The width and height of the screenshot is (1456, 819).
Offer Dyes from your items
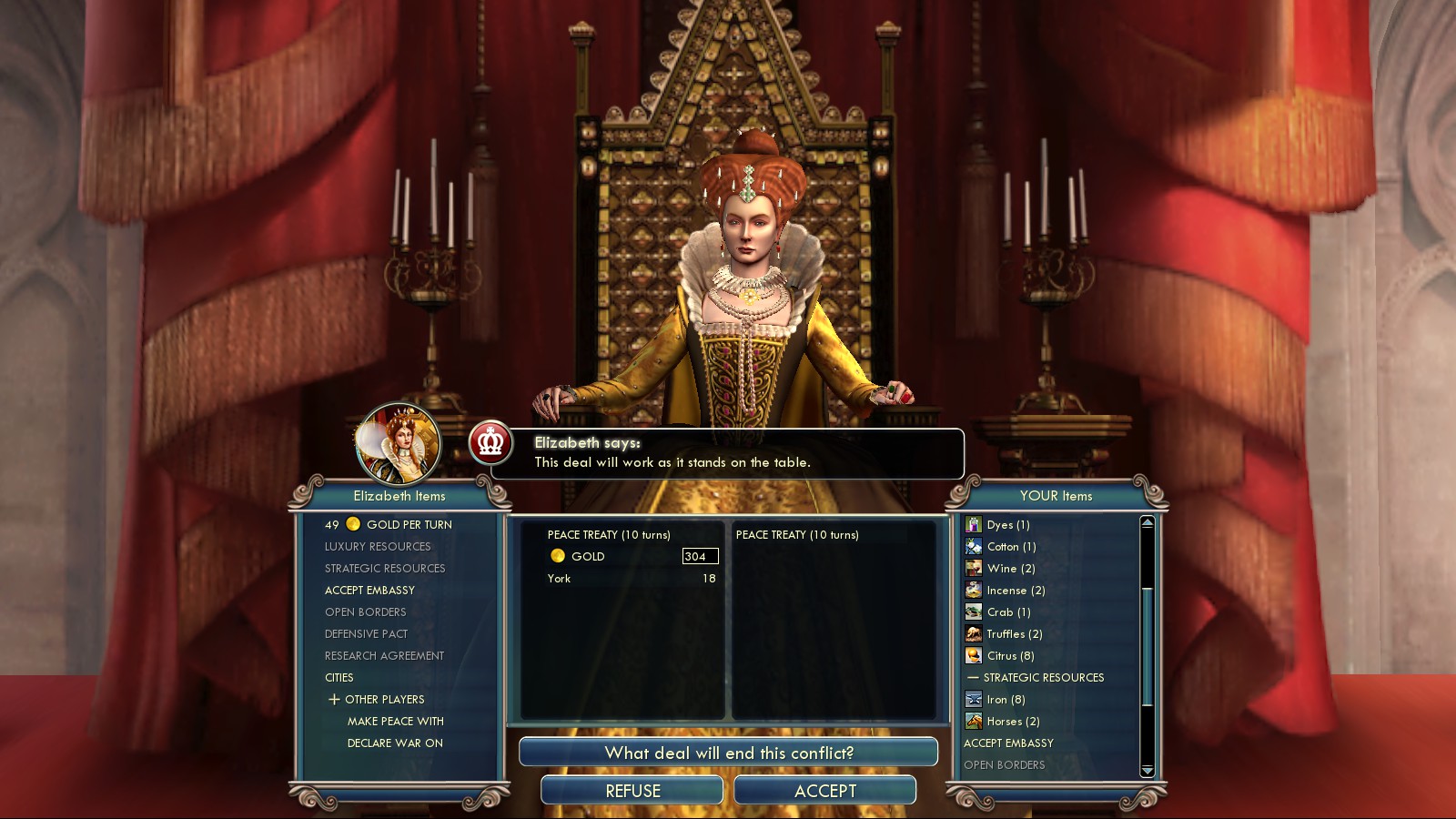pyautogui.click(x=1007, y=525)
